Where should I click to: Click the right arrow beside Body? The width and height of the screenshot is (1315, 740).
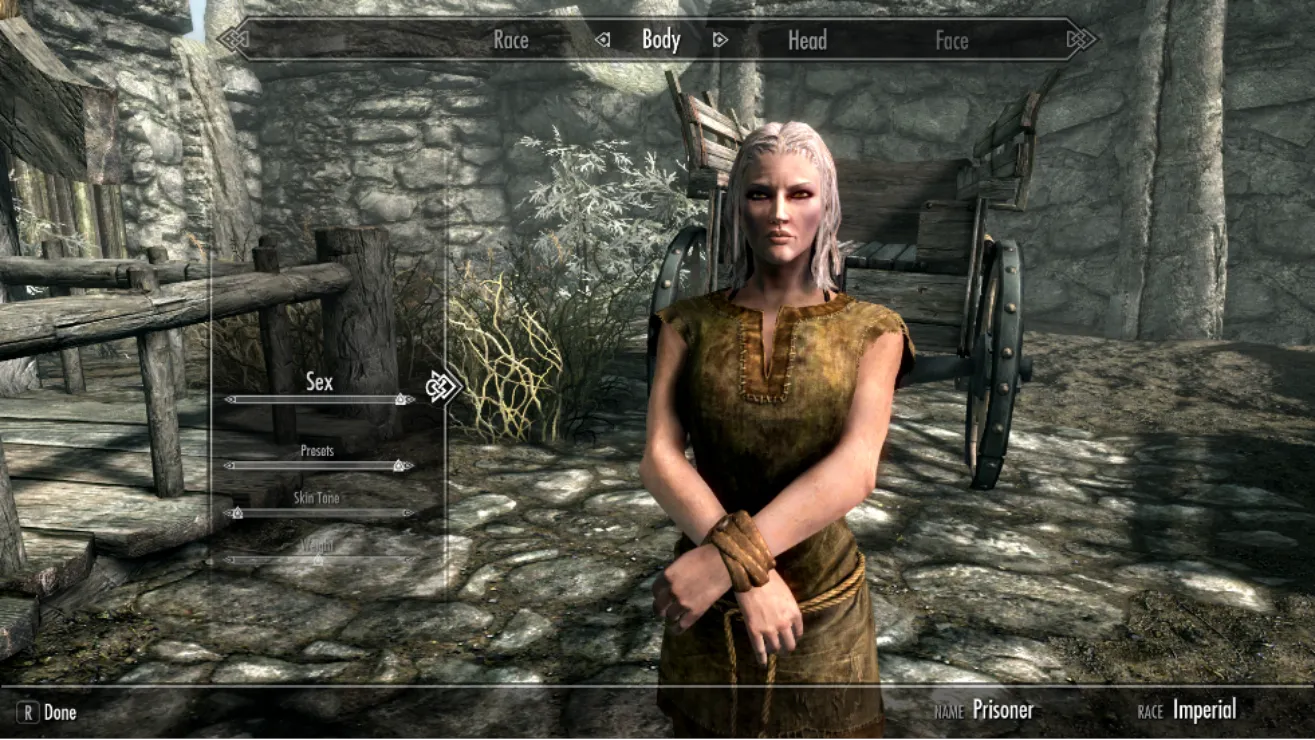[x=719, y=40]
